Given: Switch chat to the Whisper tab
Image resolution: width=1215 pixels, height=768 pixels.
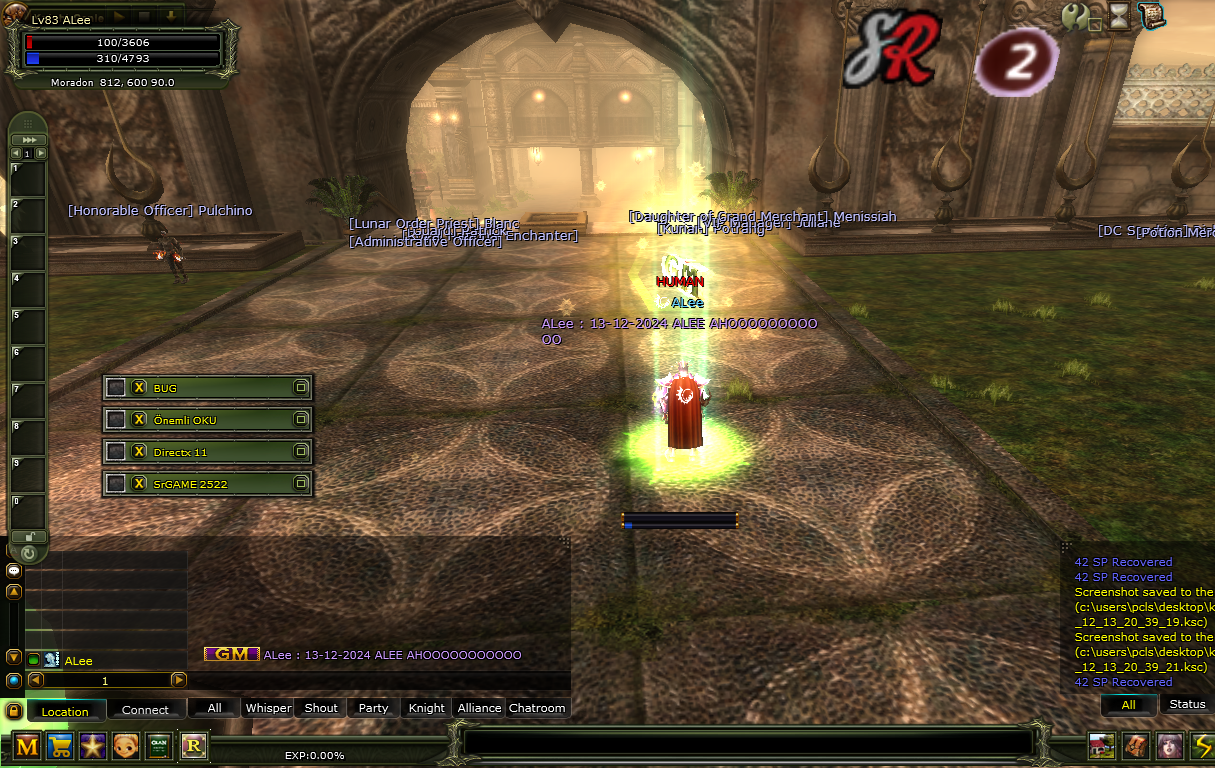Looking at the screenshot, I should [x=268, y=708].
